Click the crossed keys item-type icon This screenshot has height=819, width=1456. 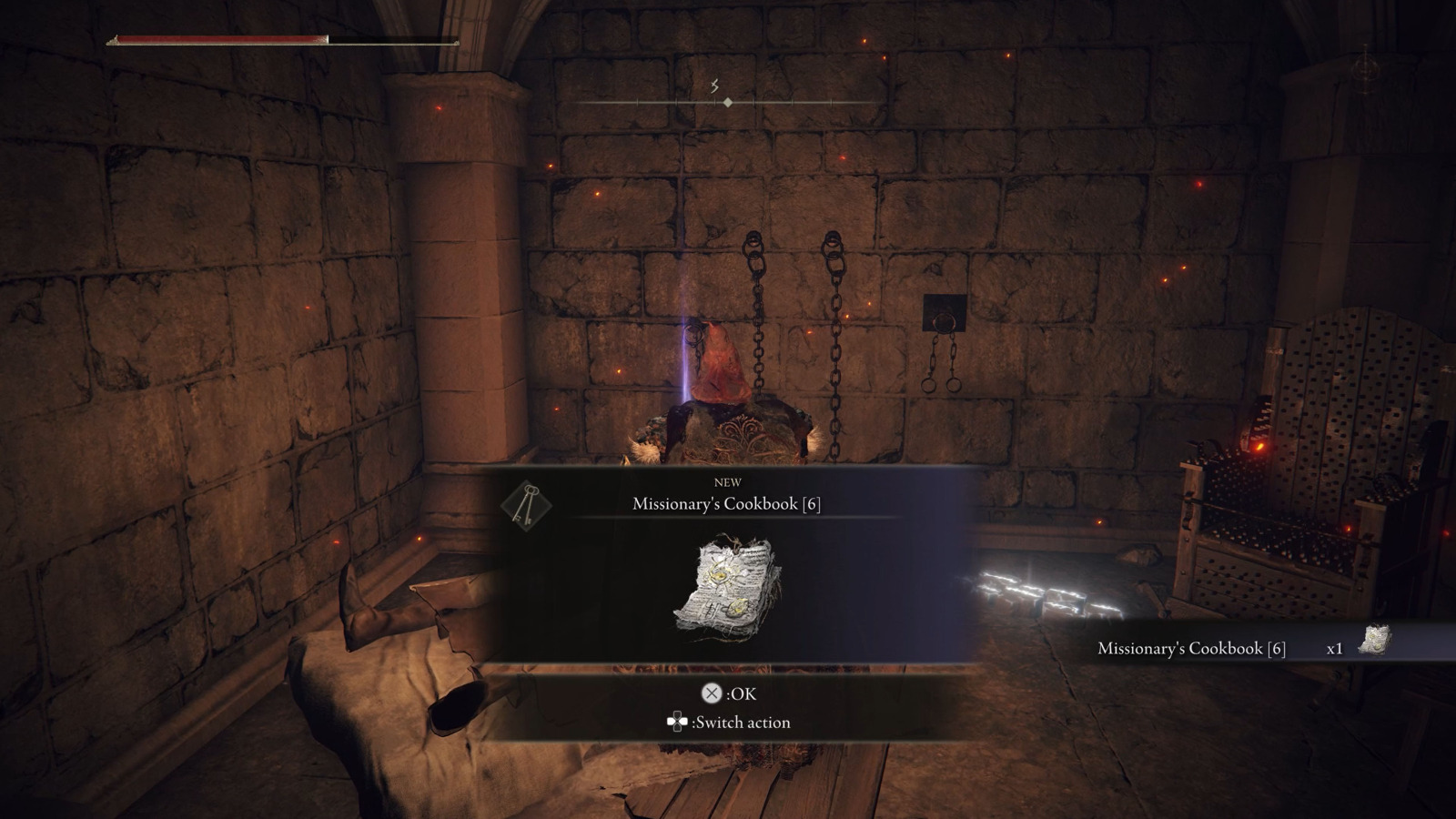point(526,503)
